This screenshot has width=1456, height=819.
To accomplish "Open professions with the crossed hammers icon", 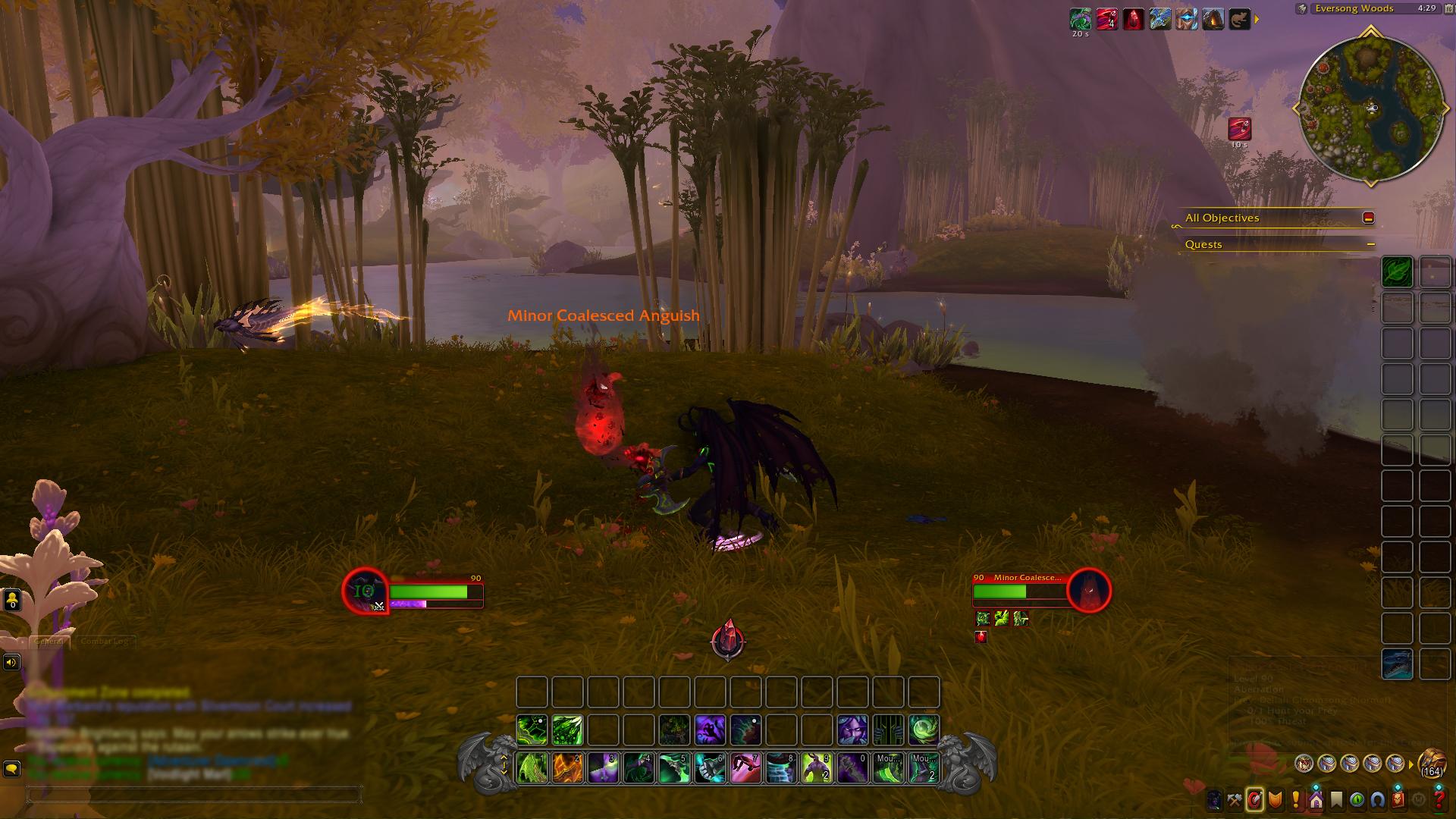I will tap(1235, 799).
